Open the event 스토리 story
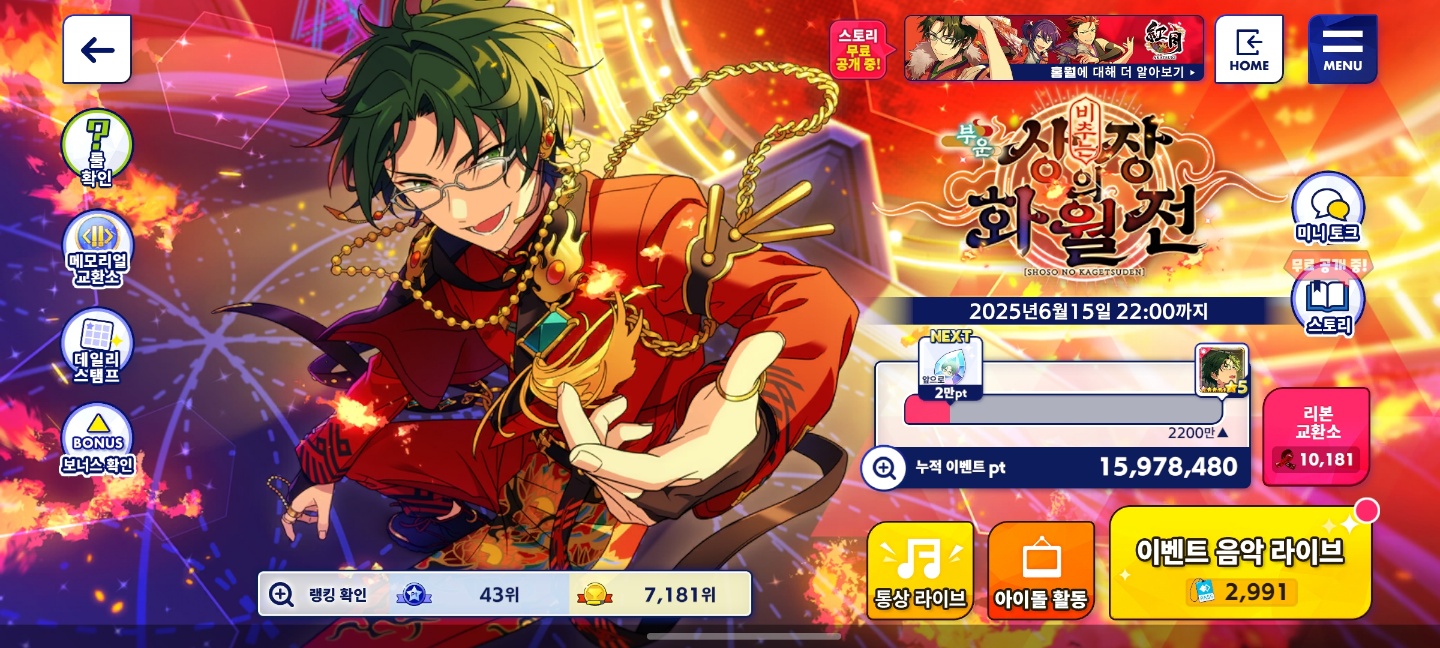The width and height of the screenshot is (1440, 648). 1327,304
